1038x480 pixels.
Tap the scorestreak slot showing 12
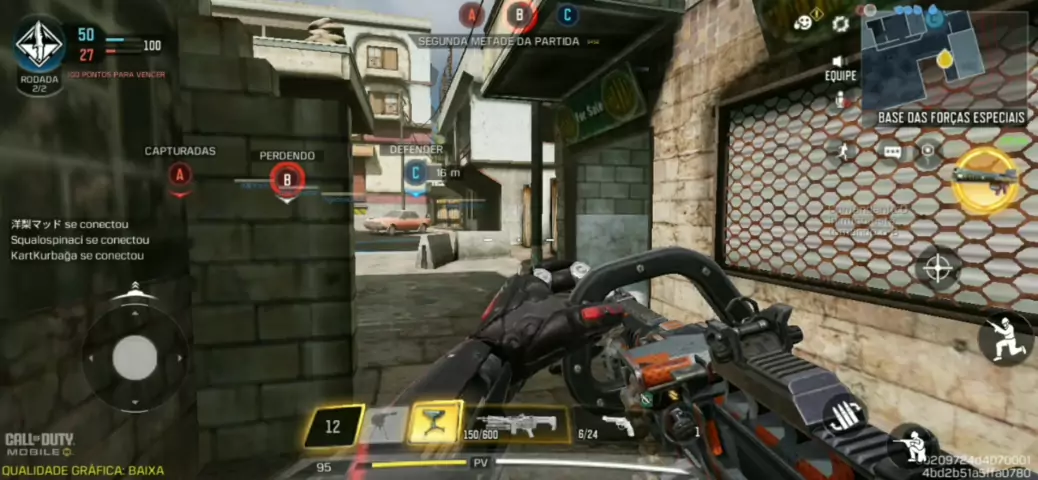tap(333, 426)
